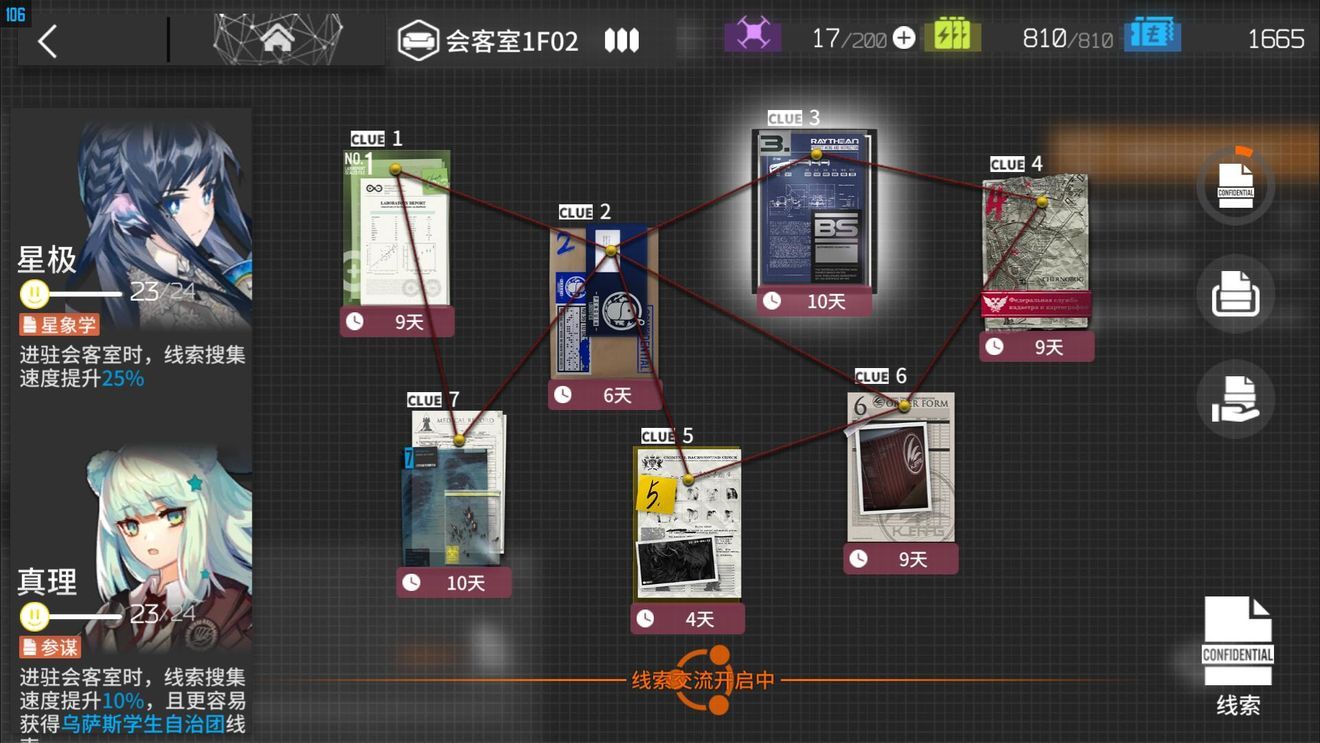Choose the highlighted CLUE 3 blueprint card
Viewport: 1320px width, 743px height.
tap(814, 212)
